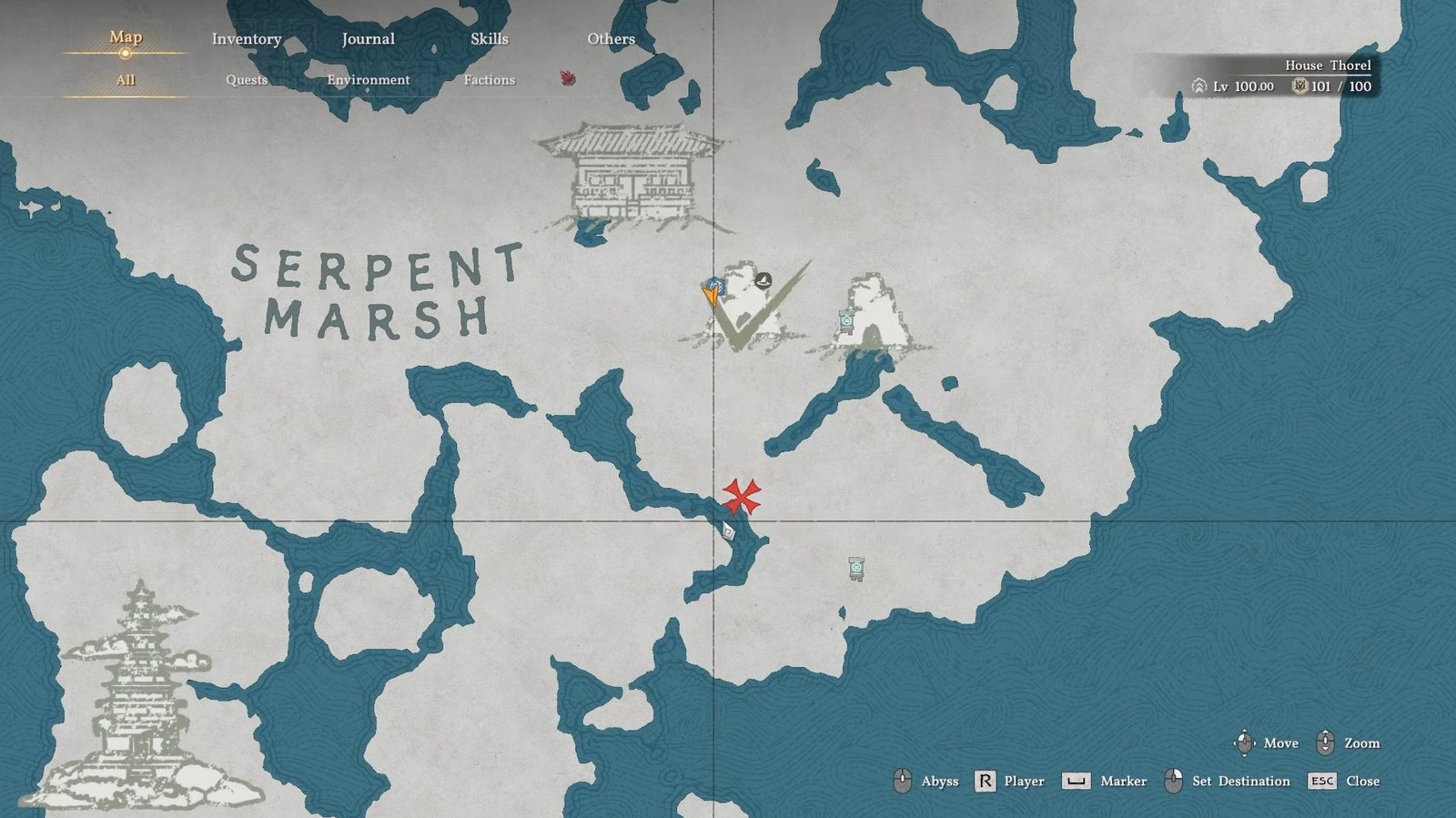Show All map markers filter
Image resolution: width=1456 pixels, height=818 pixels.
[x=126, y=80]
